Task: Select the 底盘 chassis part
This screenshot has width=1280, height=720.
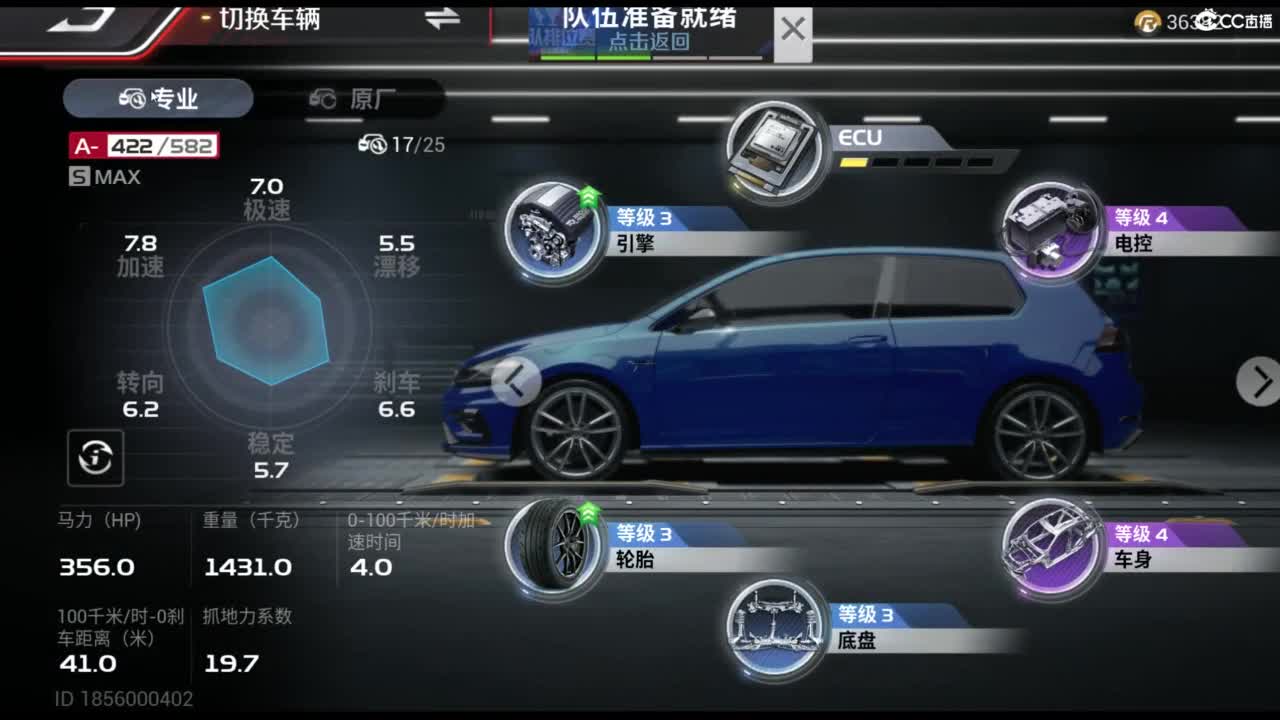Action: coord(776,627)
